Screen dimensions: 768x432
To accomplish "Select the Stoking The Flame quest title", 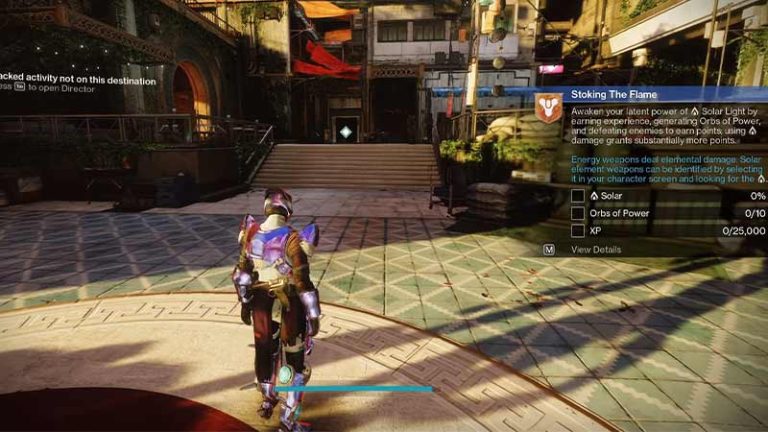I will coord(608,94).
